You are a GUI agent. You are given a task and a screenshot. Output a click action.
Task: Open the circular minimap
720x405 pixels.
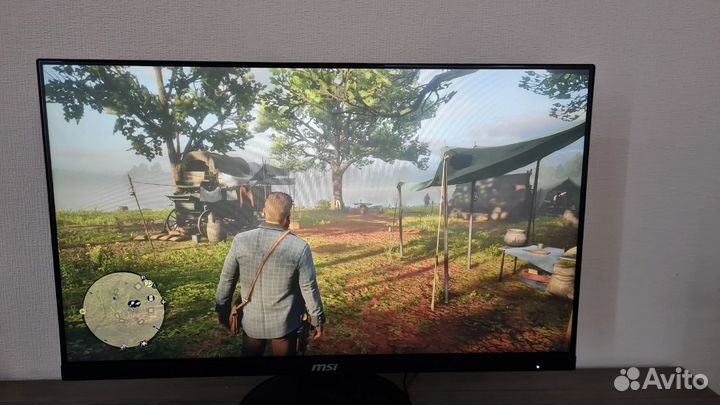(123, 309)
